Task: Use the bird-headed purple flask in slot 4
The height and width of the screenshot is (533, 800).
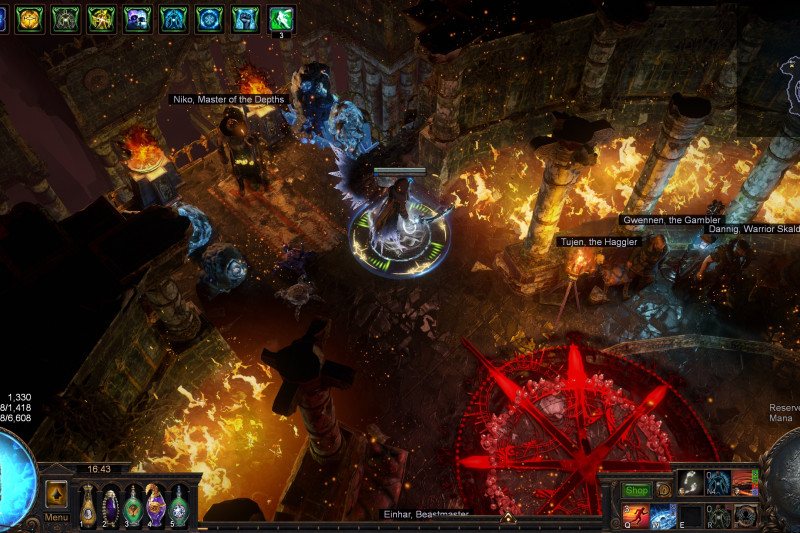Action: click(x=156, y=505)
